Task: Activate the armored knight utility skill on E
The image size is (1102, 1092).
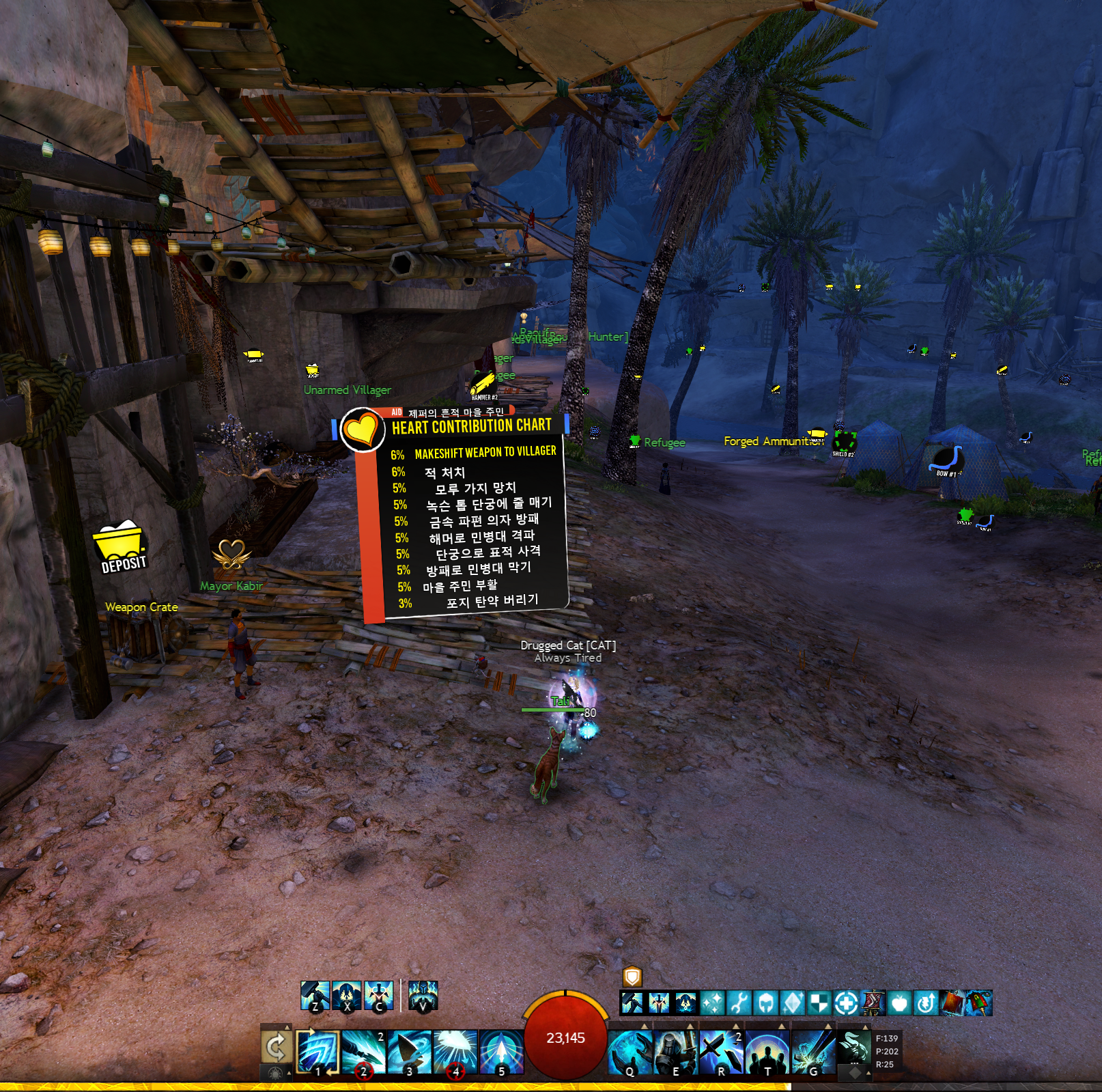Action: (x=676, y=1051)
